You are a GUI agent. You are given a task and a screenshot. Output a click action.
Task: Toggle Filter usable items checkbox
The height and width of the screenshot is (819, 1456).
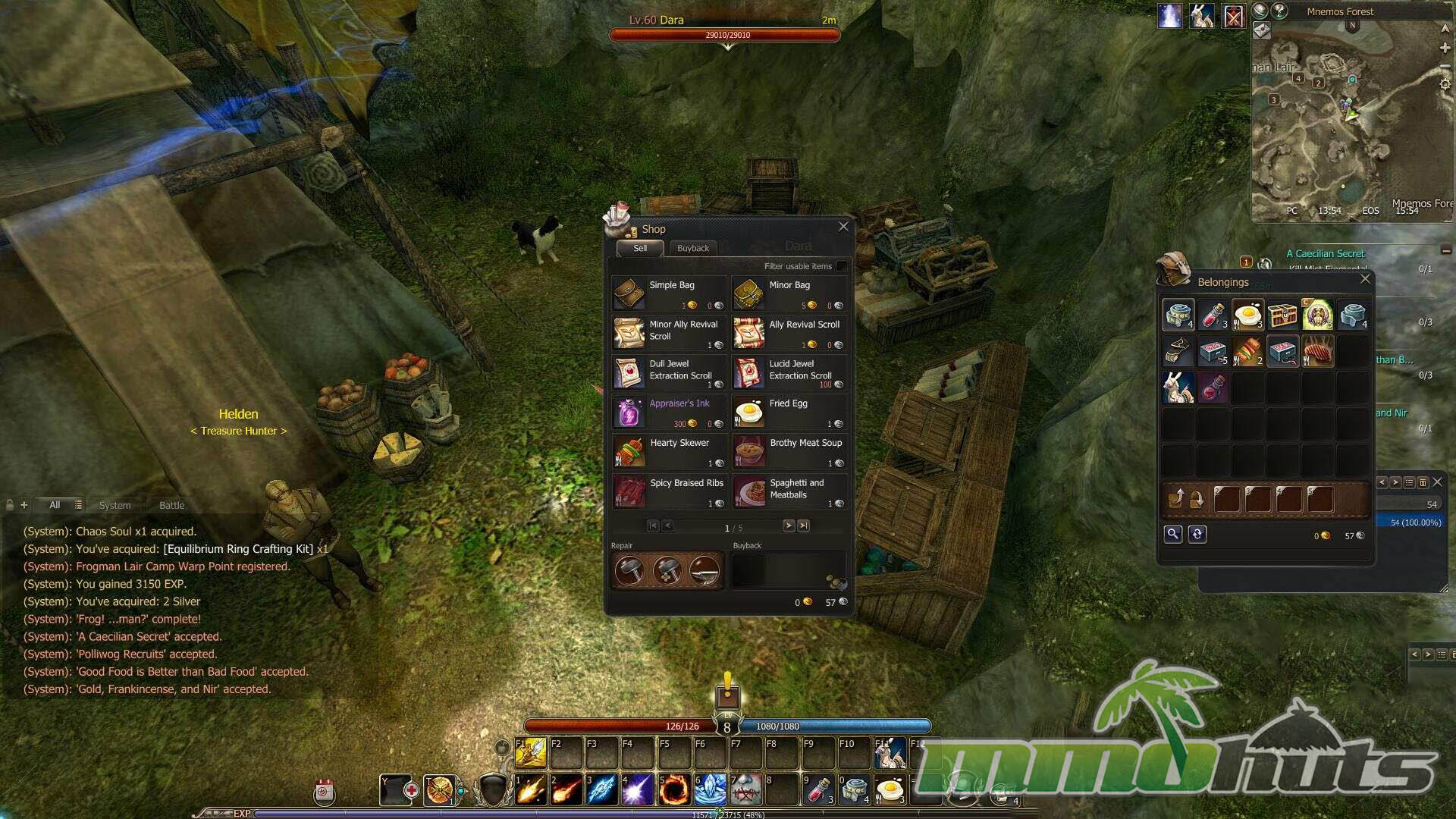841,266
